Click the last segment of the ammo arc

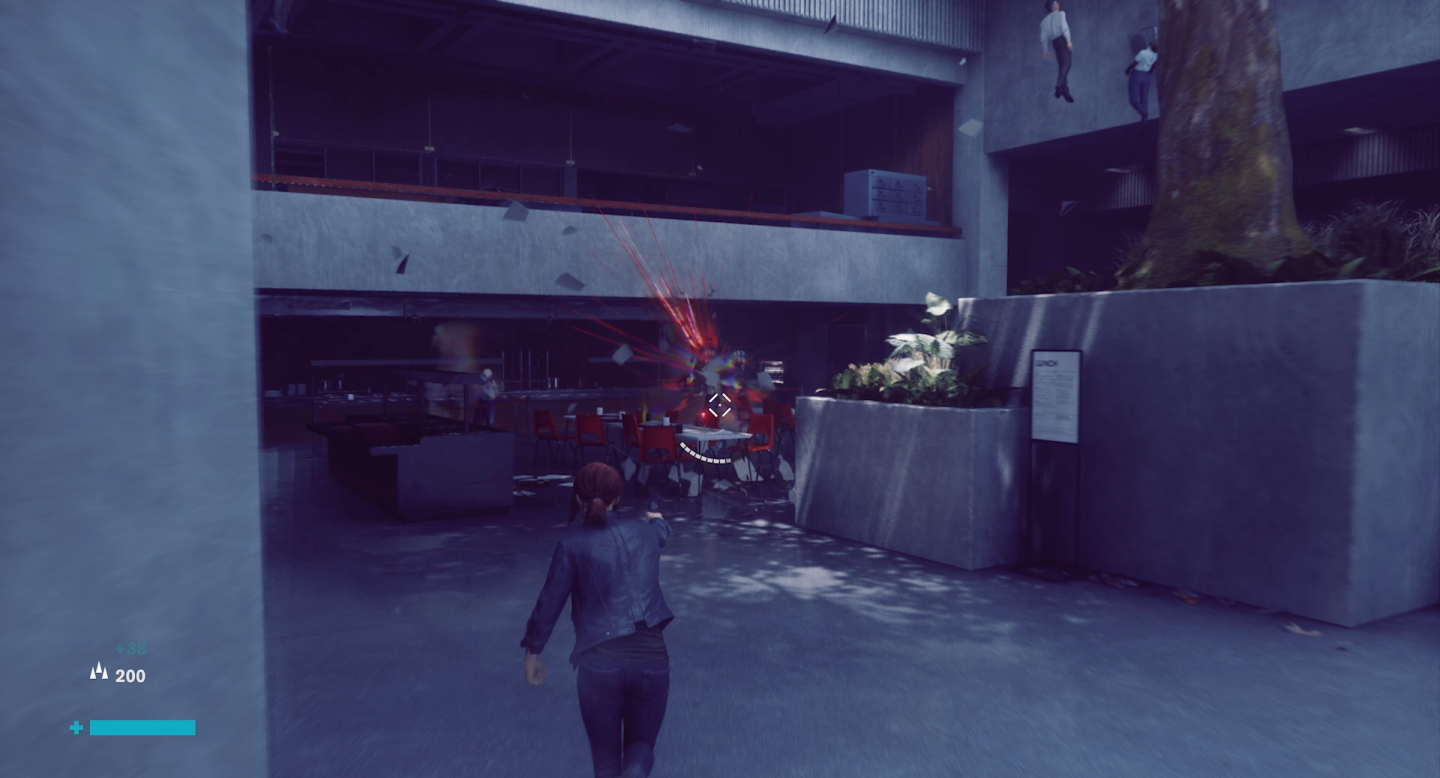tap(729, 460)
